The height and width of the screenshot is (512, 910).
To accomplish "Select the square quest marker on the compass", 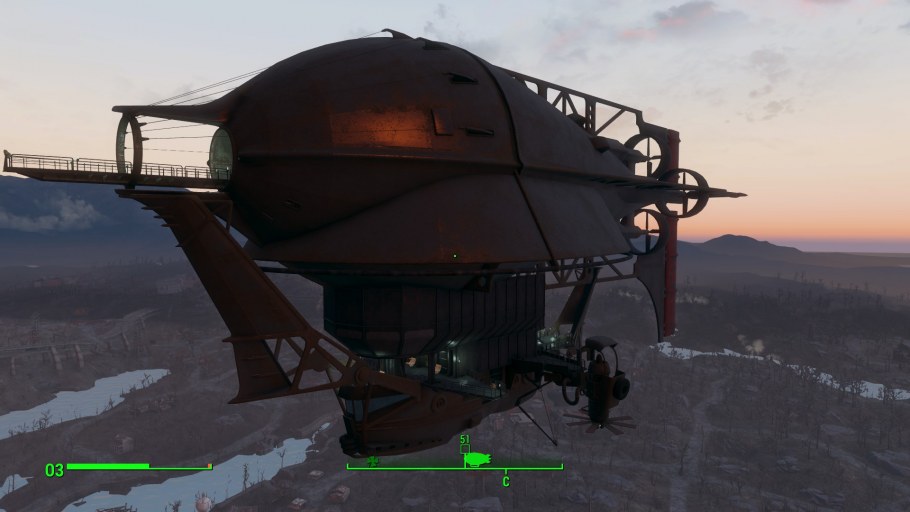I will coord(464,449).
